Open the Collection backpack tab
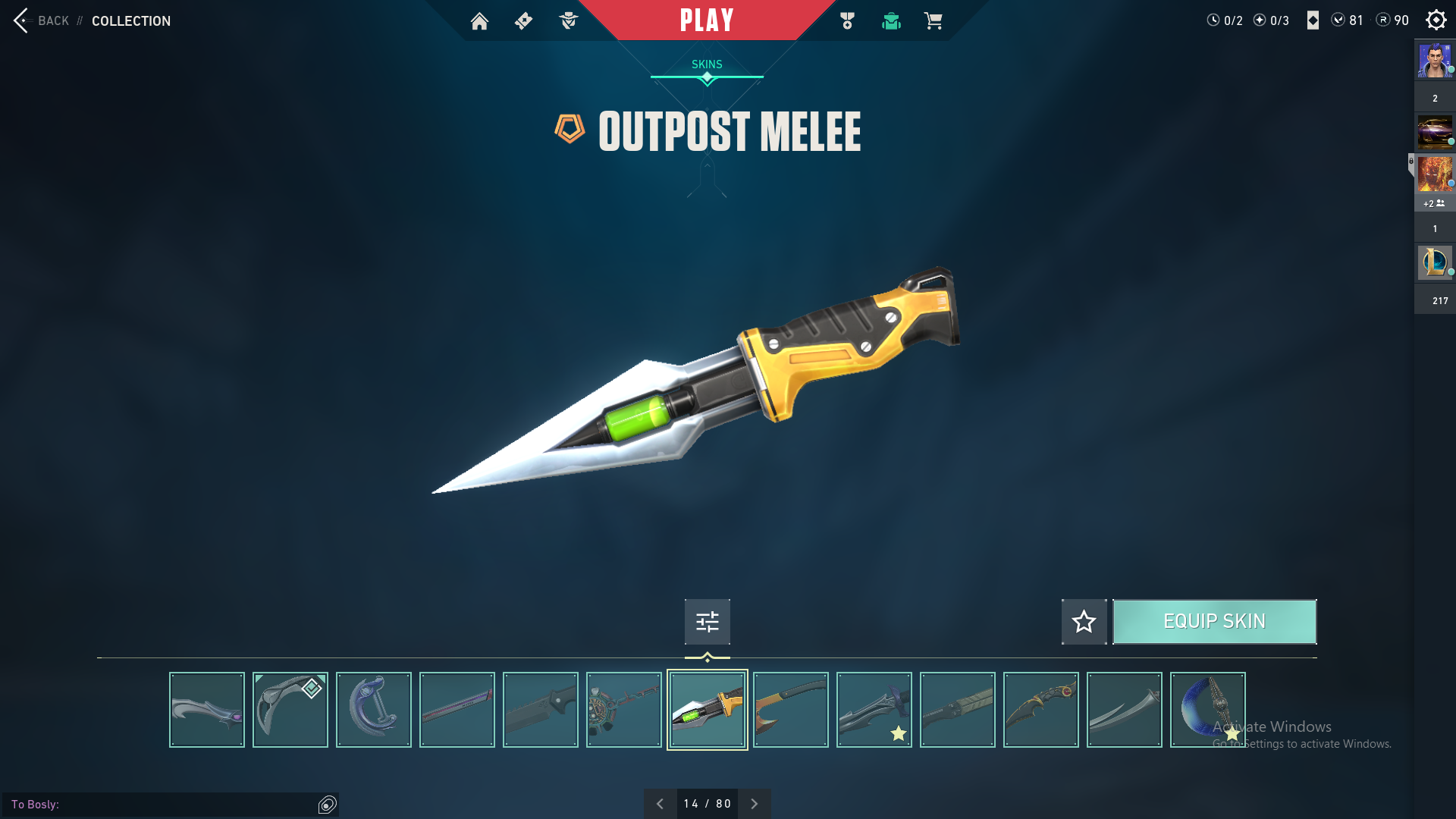This screenshot has width=1456, height=819. (891, 21)
